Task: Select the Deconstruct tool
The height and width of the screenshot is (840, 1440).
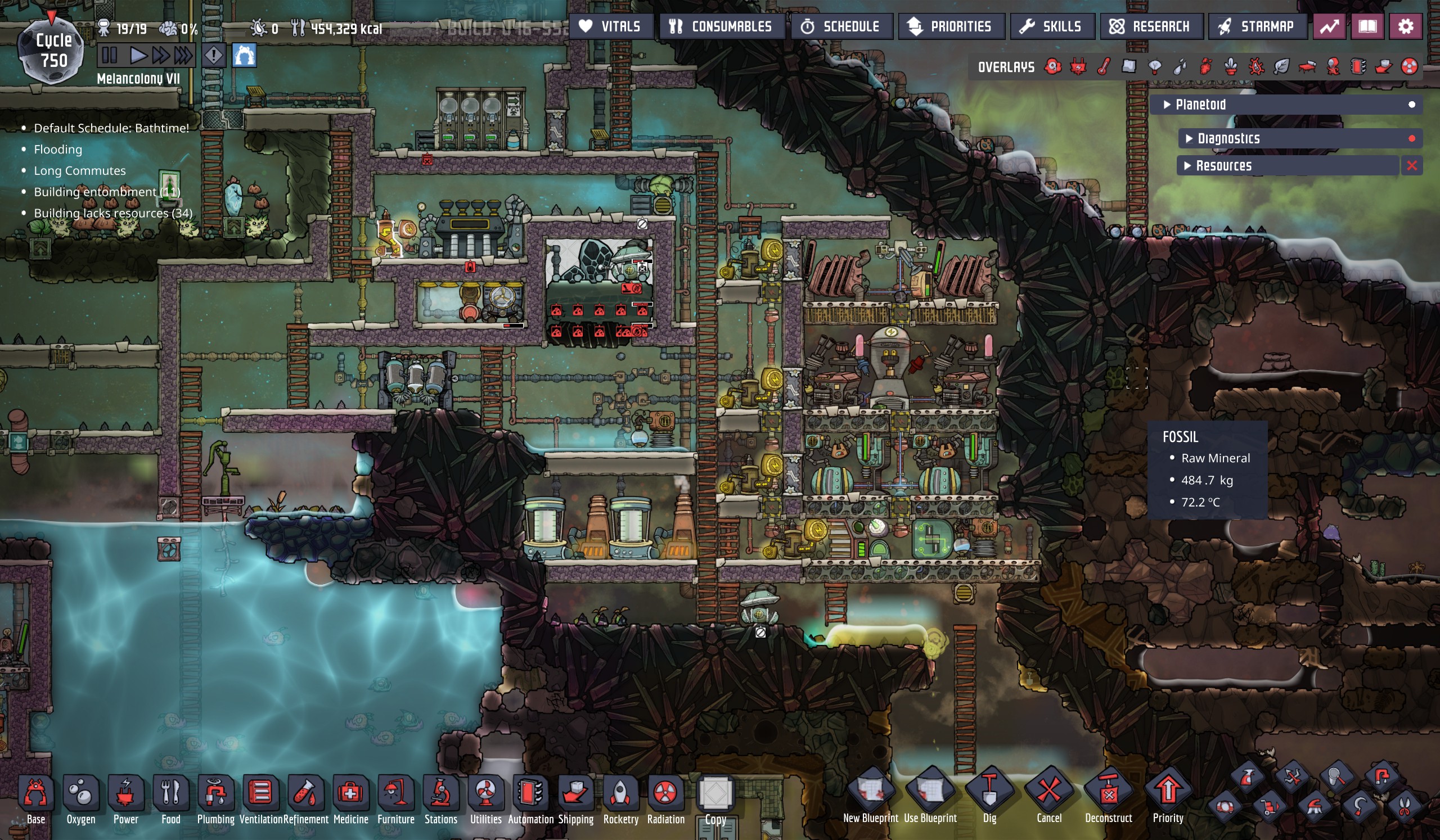Action: [1108, 793]
